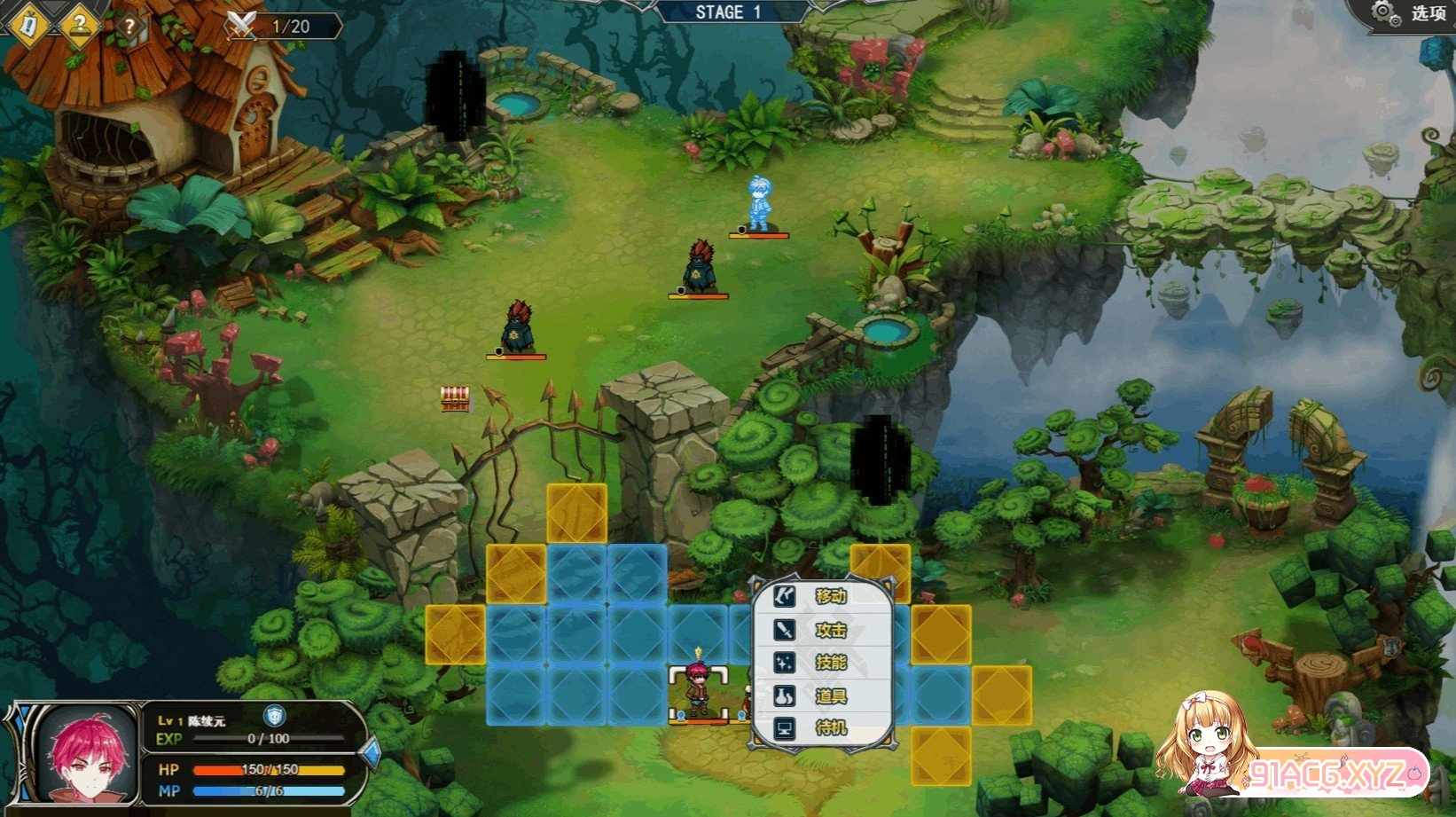
Task: Open 道具 (Item) from the action menu
Action: pyautogui.click(x=822, y=696)
